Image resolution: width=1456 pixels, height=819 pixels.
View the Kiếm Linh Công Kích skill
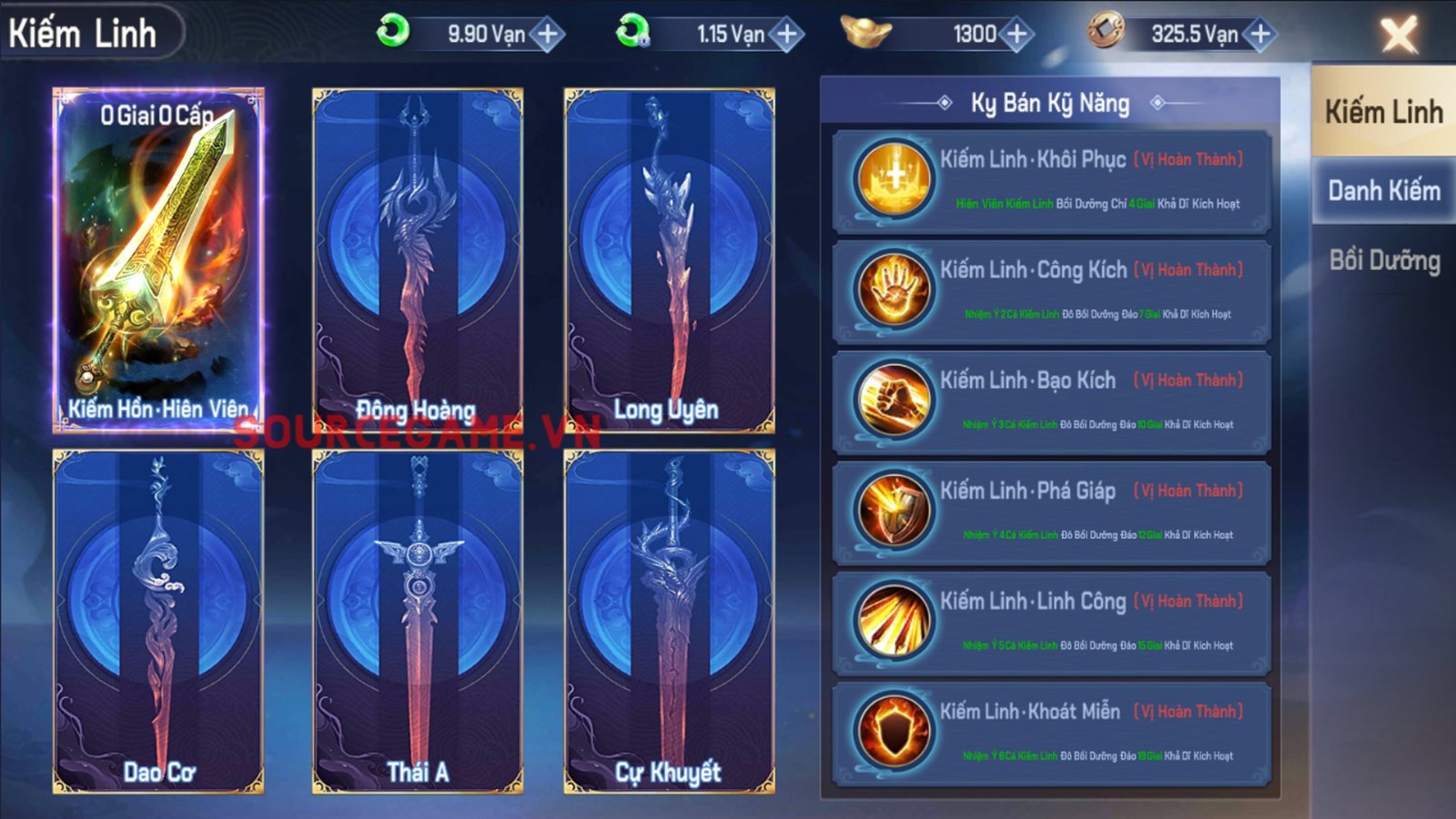[1051, 290]
